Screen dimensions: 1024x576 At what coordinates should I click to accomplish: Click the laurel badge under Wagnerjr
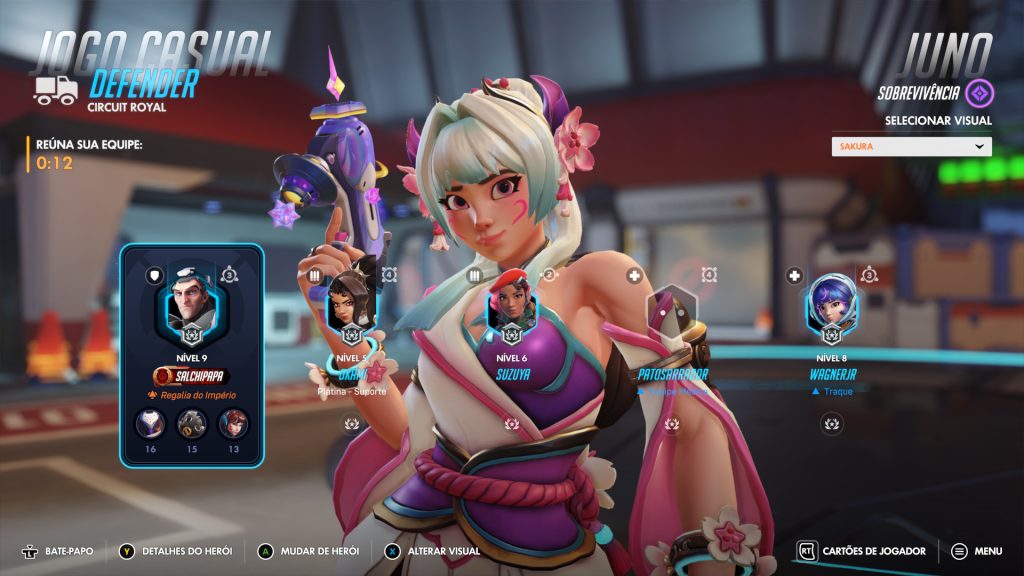(x=831, y=424)
